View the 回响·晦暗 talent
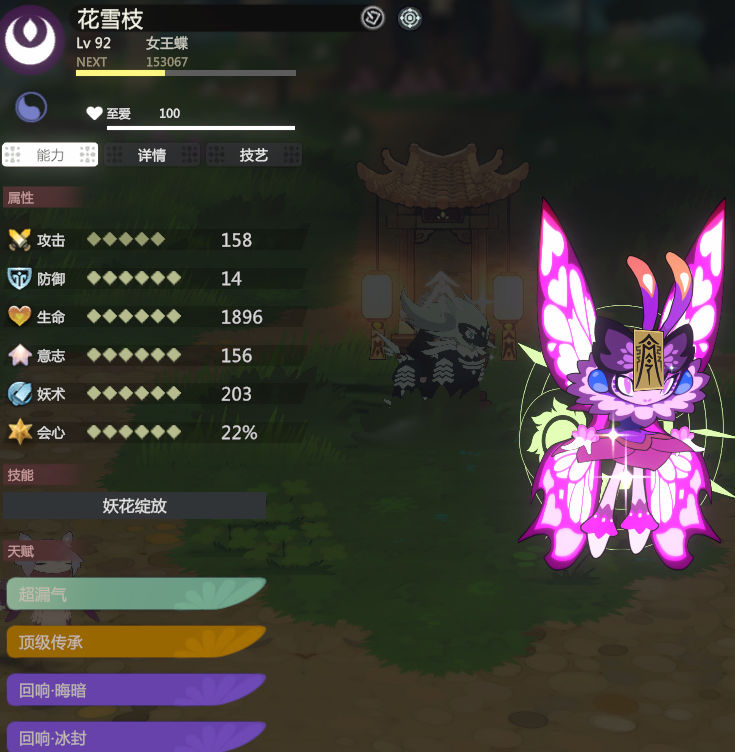Viewport: 735px width, 752px height. (135, 690)
